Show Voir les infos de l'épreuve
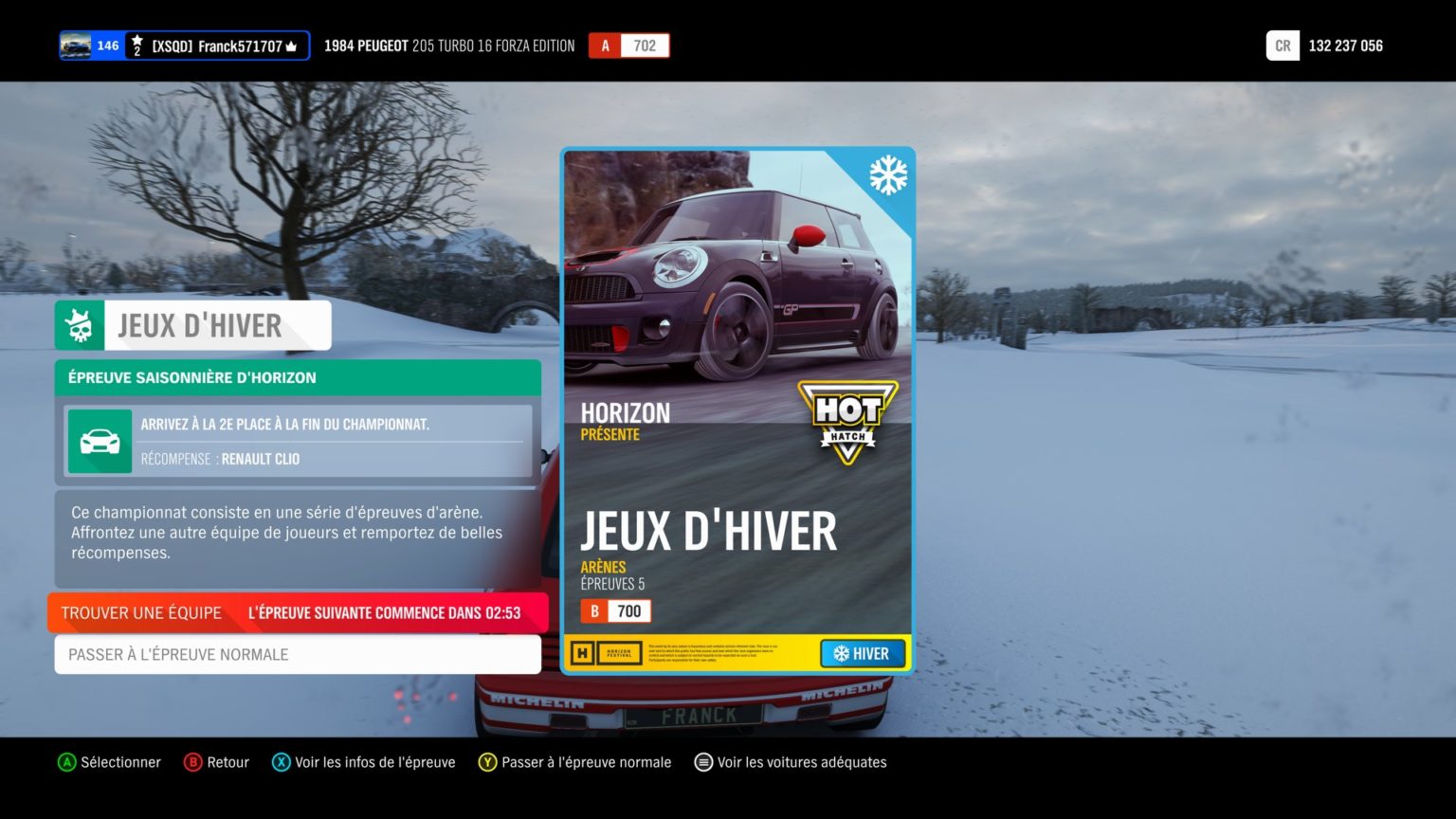This screenshot has height=819, width=1456. [364, 762]
